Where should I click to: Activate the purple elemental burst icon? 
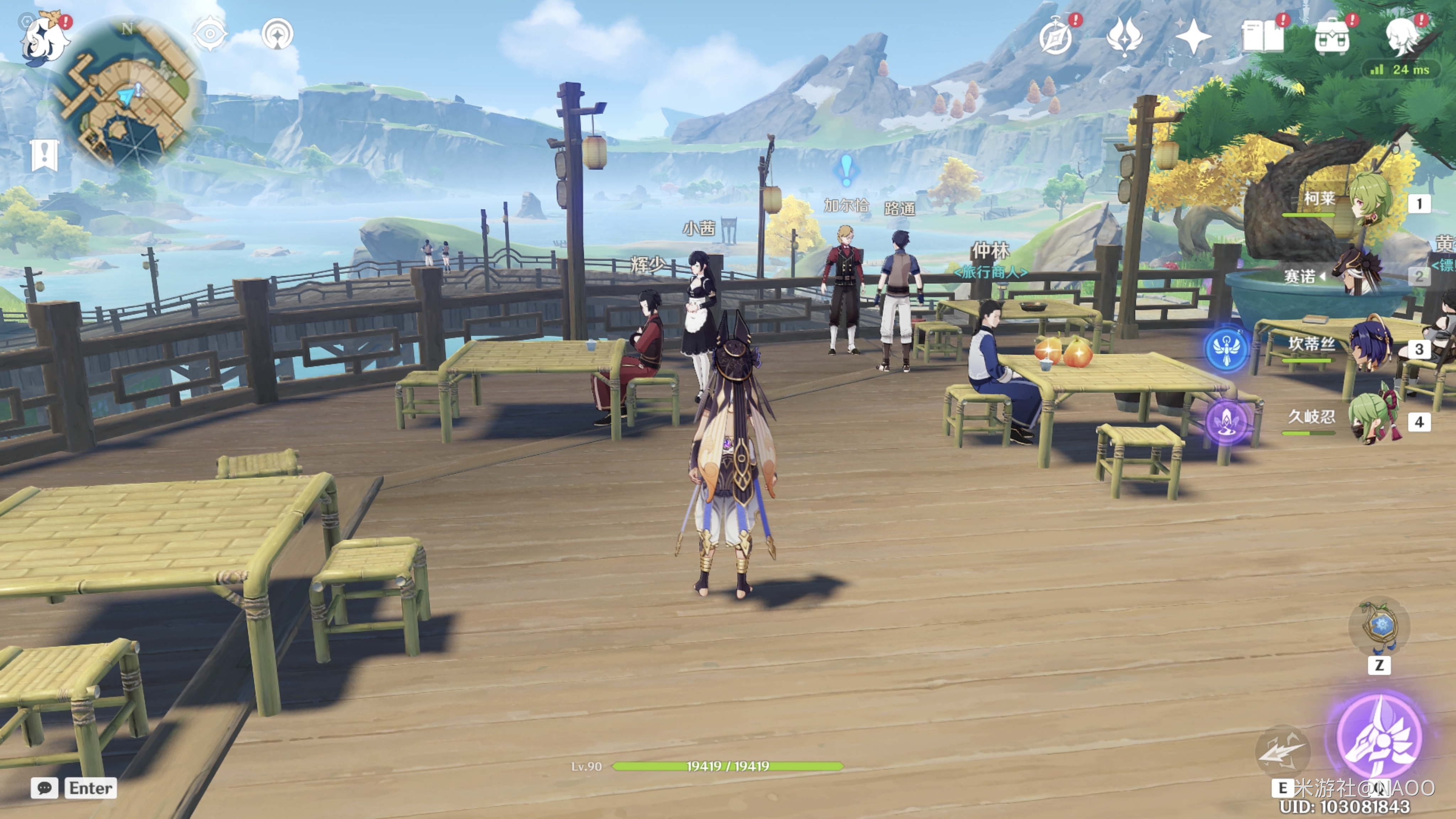1226,422
